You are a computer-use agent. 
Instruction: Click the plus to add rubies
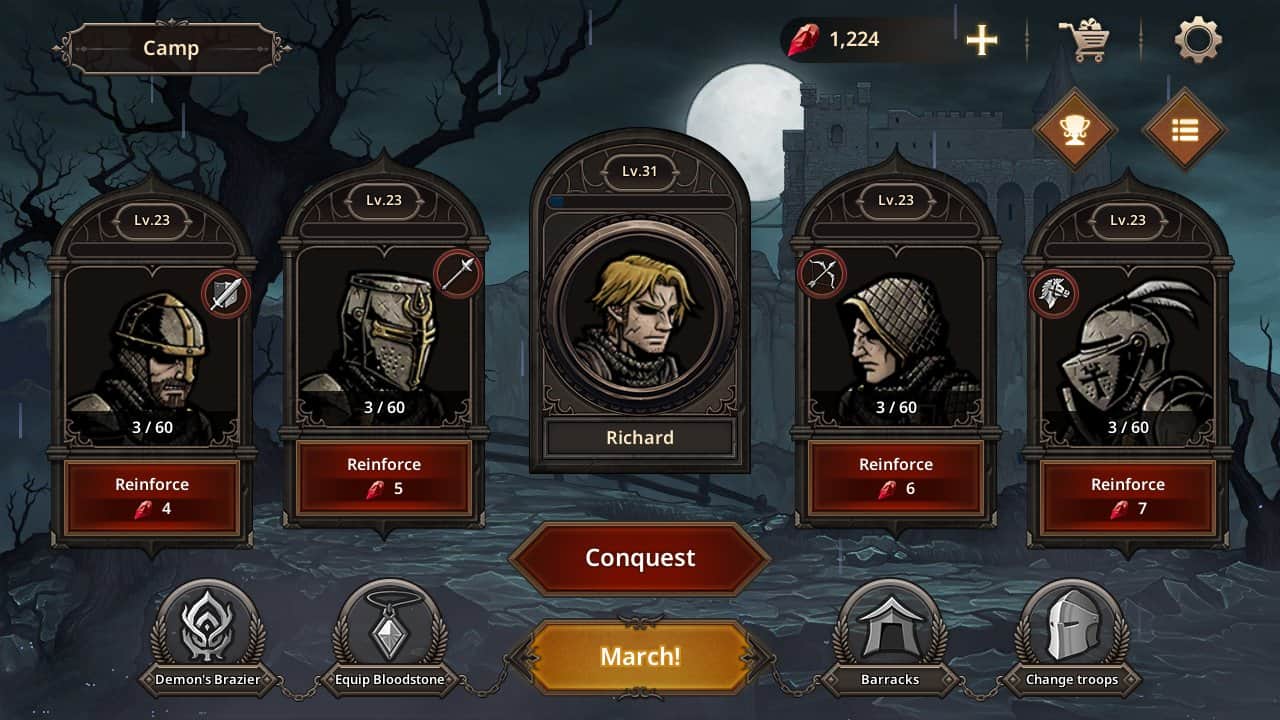(981, 40)
